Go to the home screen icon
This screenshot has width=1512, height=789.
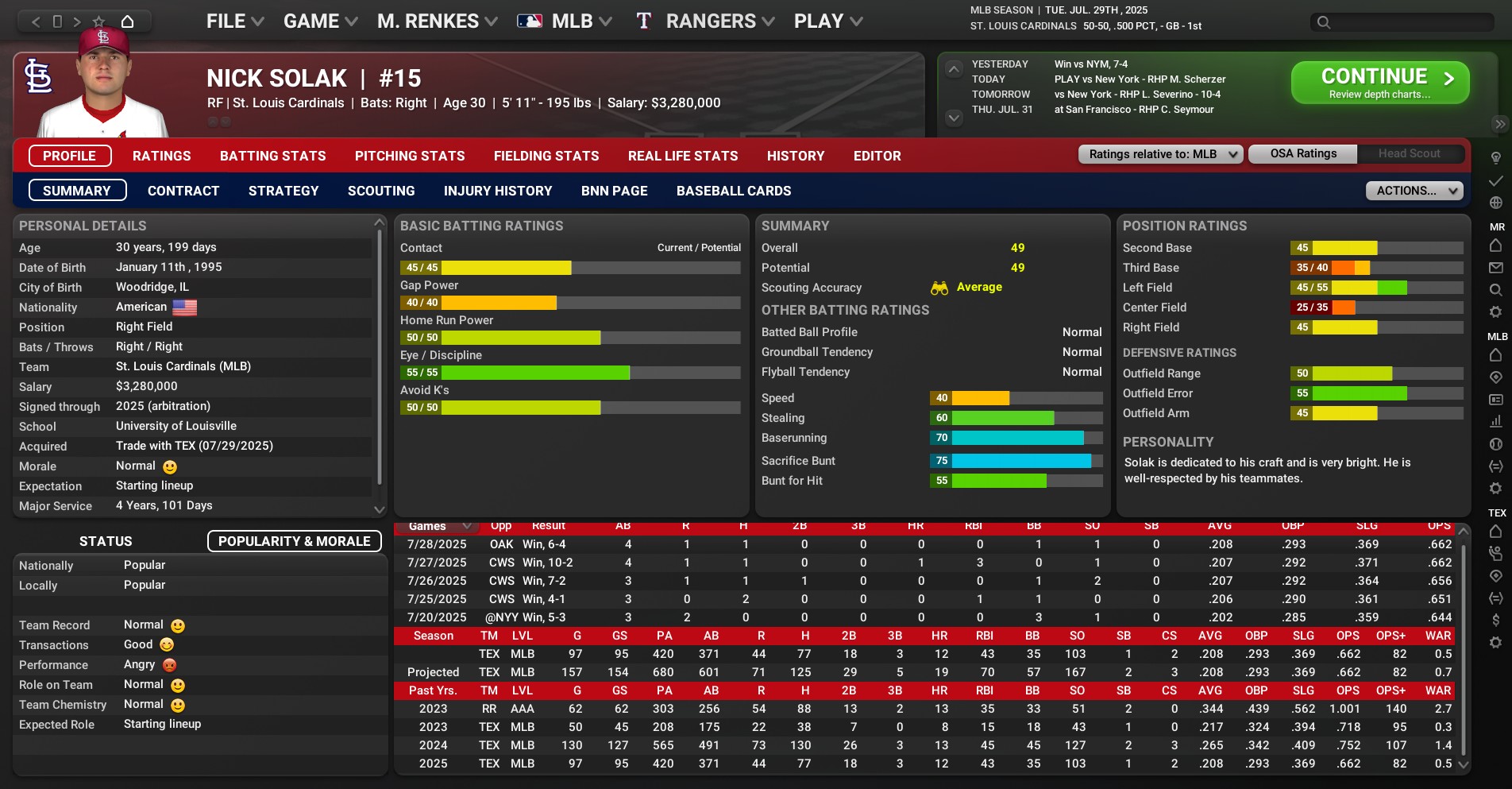tap(127, 21)
